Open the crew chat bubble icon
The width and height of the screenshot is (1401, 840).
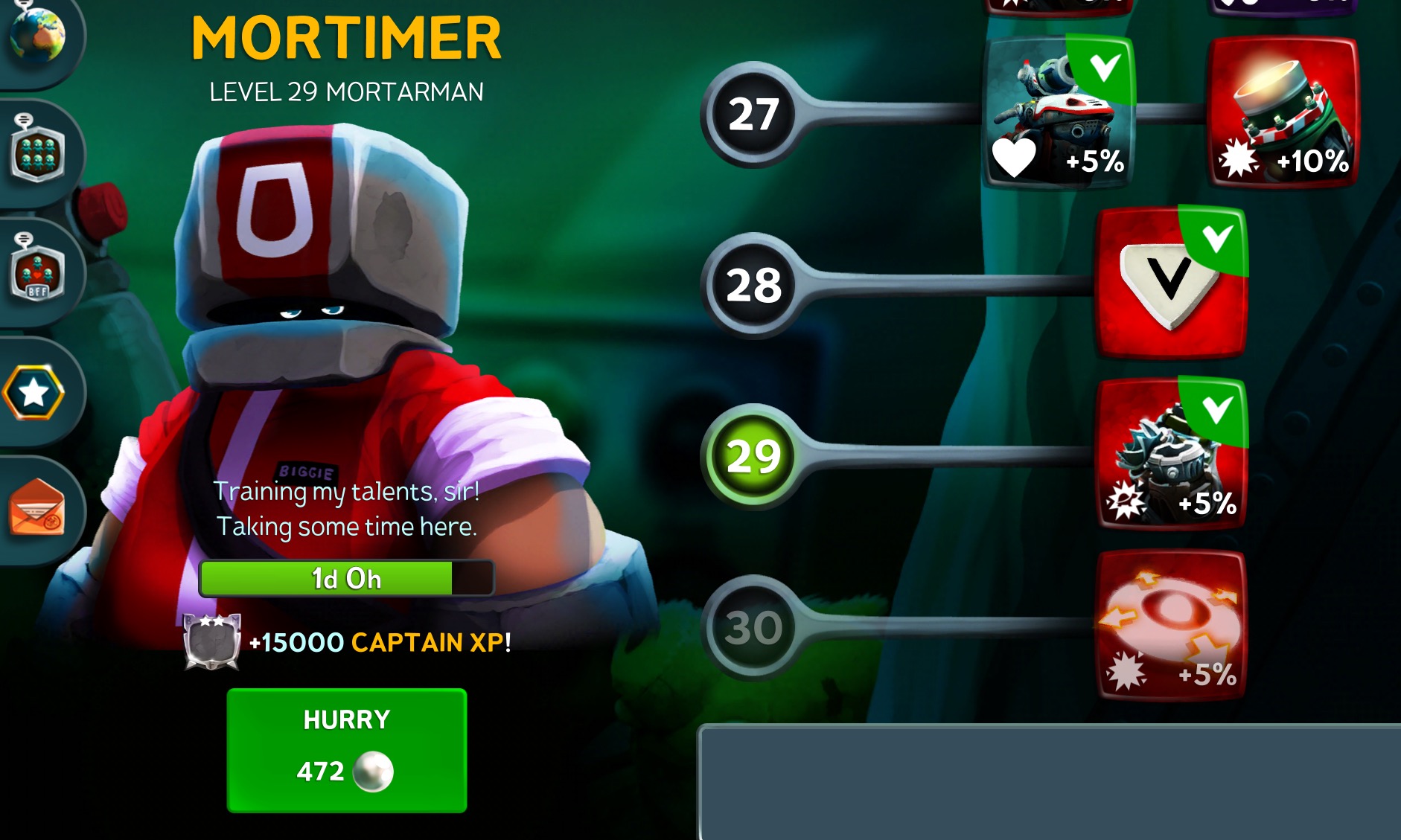click(37, 153)
